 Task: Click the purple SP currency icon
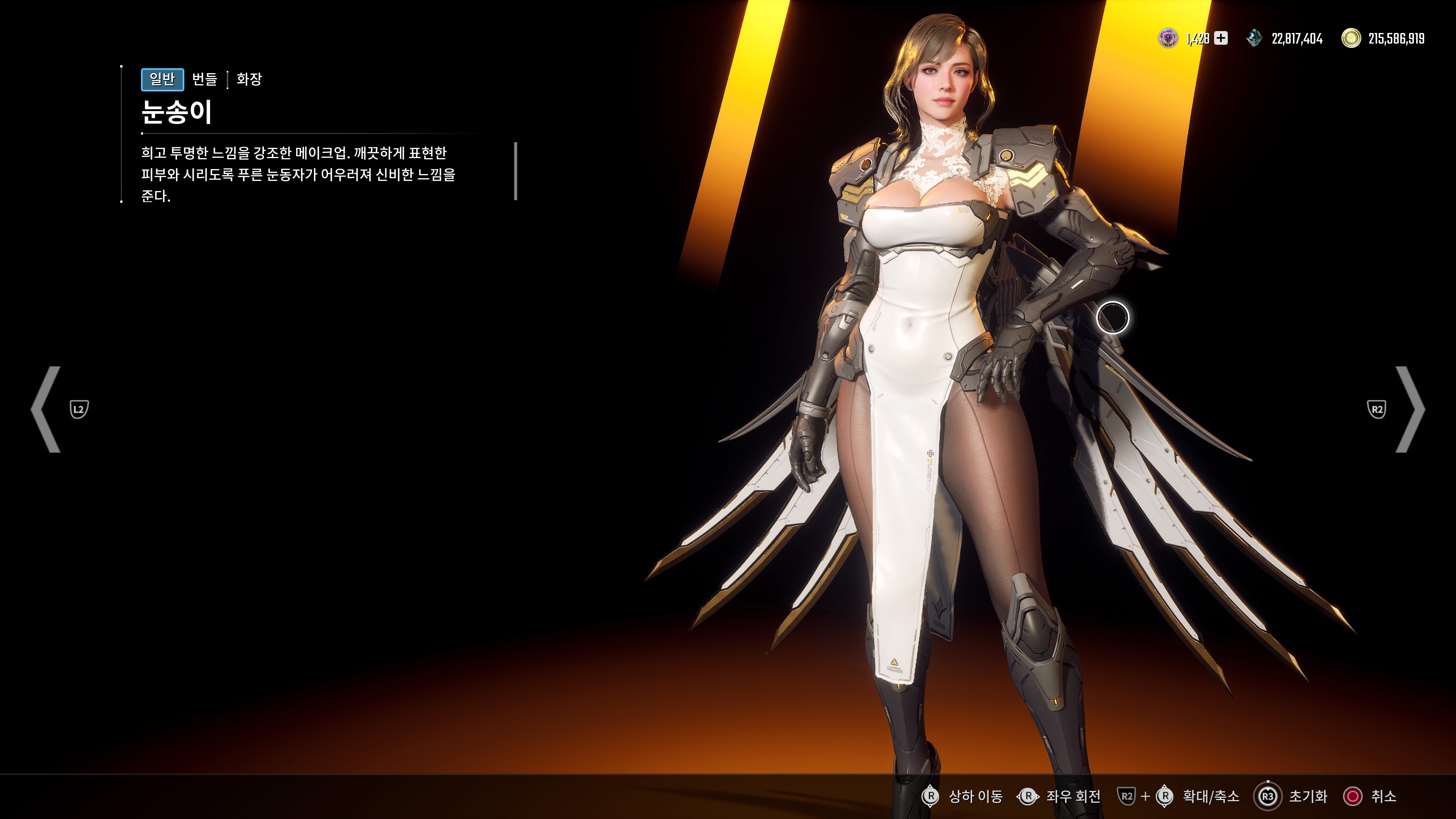tap(1169, 38)
